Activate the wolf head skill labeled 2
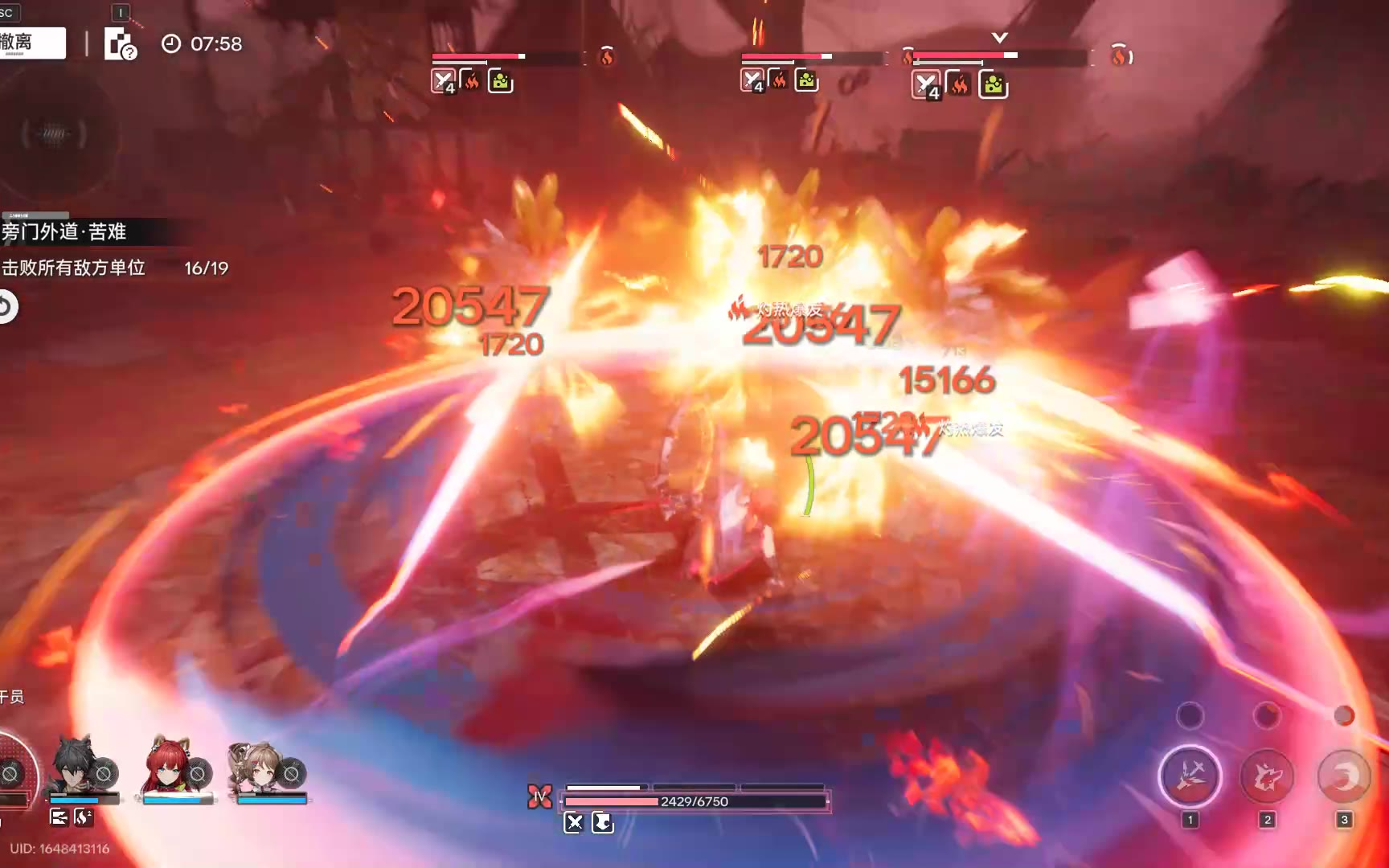1389x868 pixels. tap(1267, 776)
